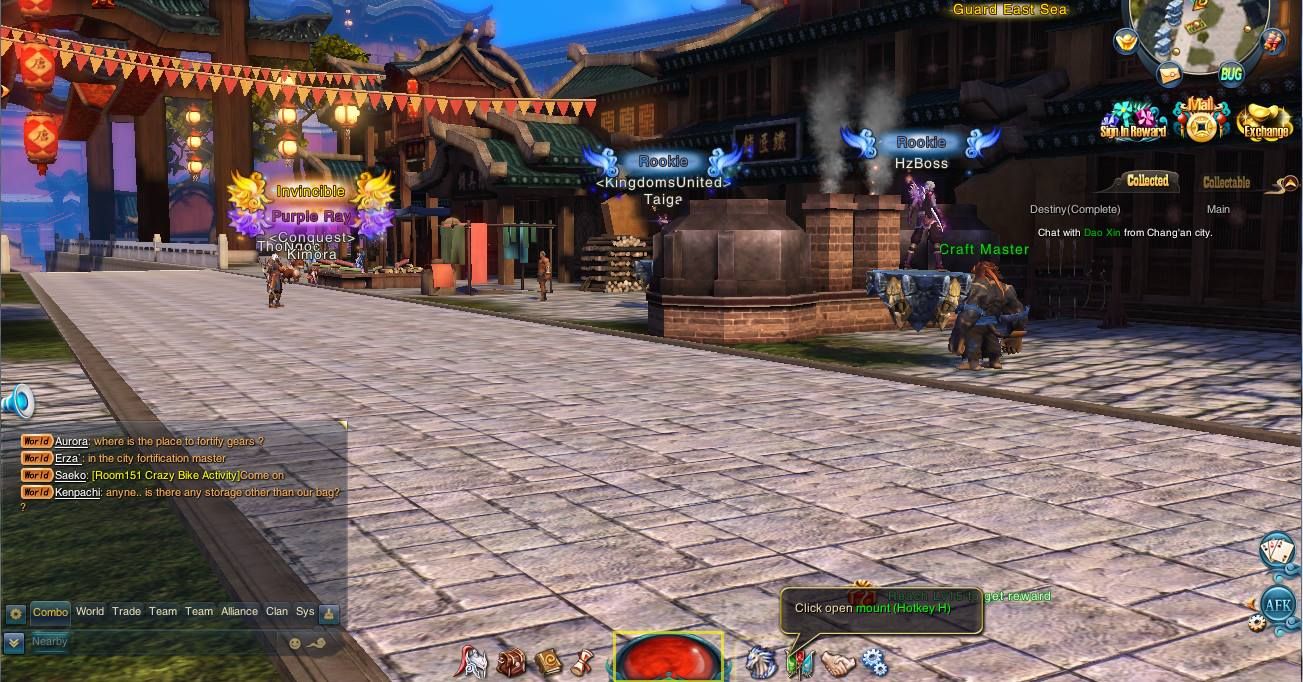This screenshot has height=682, width=1303.
Task: Open the treasure chest bag icon
Action: (512, 661)
